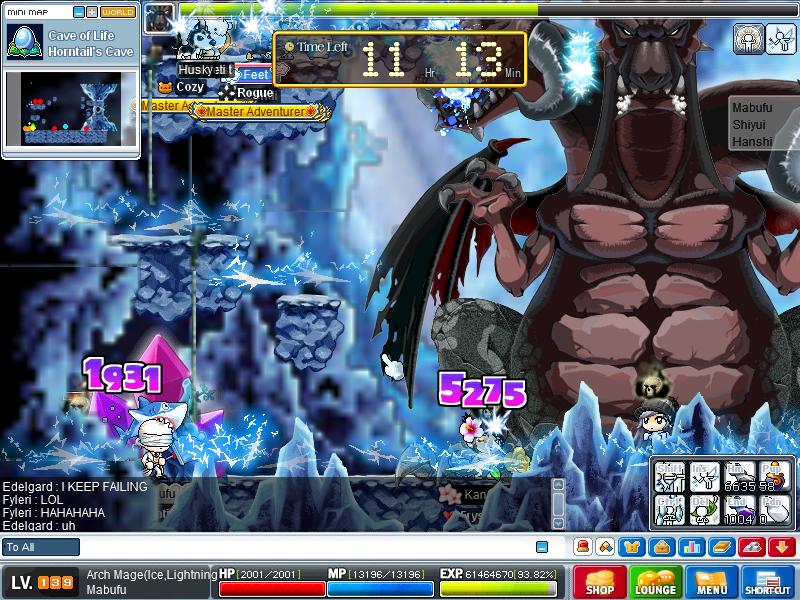The height and width of the screenshot is (600, 800).
Task: Use the Ctrl quickslot skill
Action: tap(670, 511)
